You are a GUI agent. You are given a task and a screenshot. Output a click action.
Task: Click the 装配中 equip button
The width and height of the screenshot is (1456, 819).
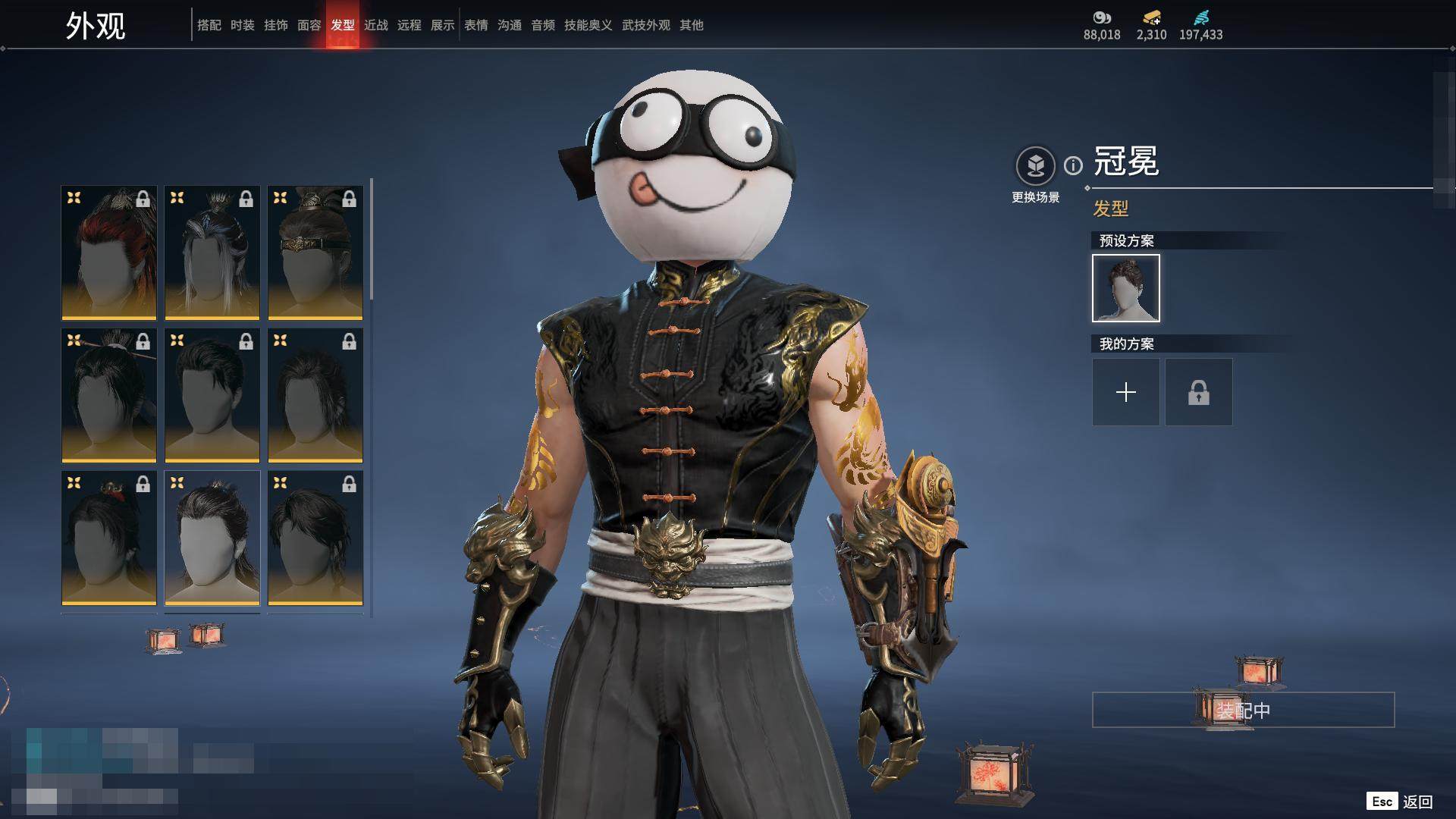coord(1243,710)
